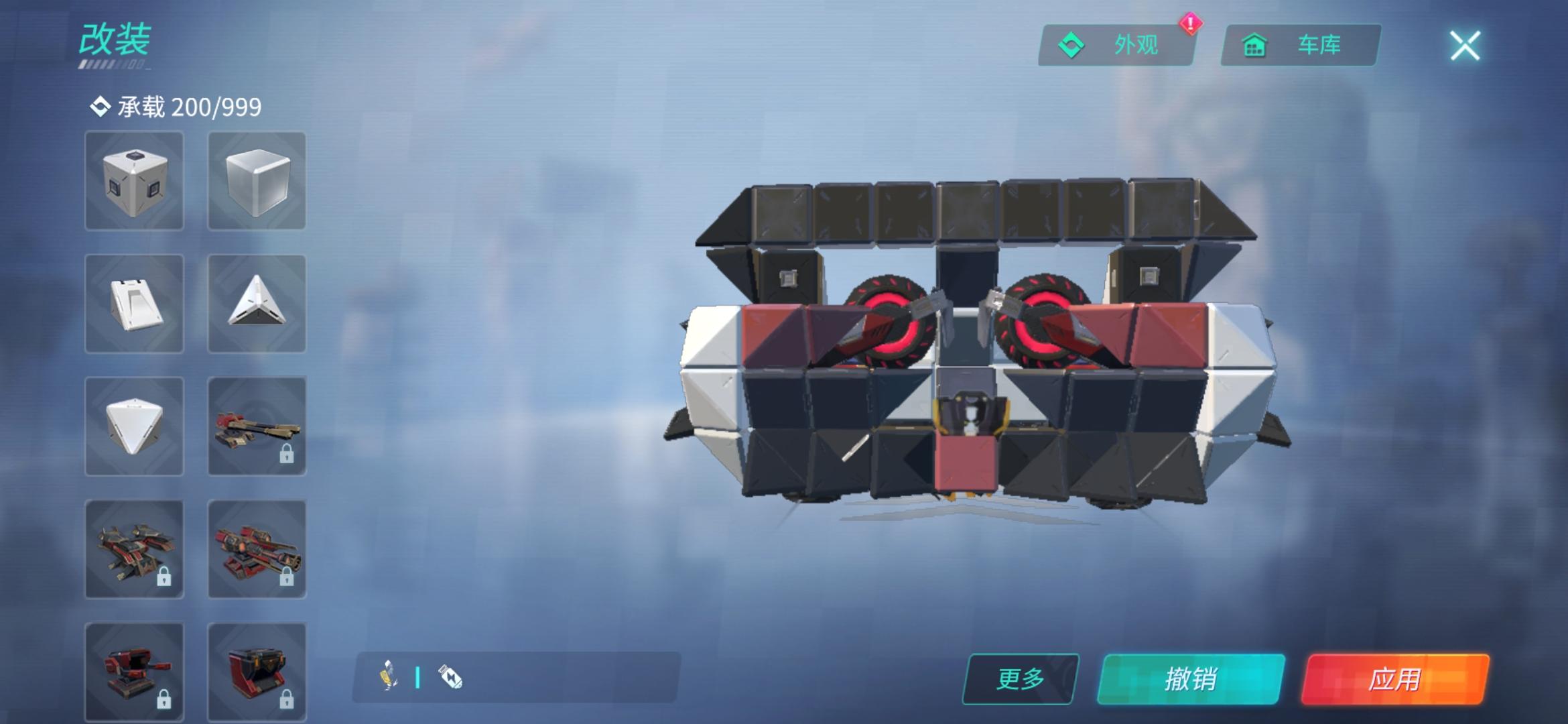Select the locked long-barrel cannon part
Image resolution: width=1568 pixels, height=724 pixels.
pyautogui.click(x=257, y=426)
